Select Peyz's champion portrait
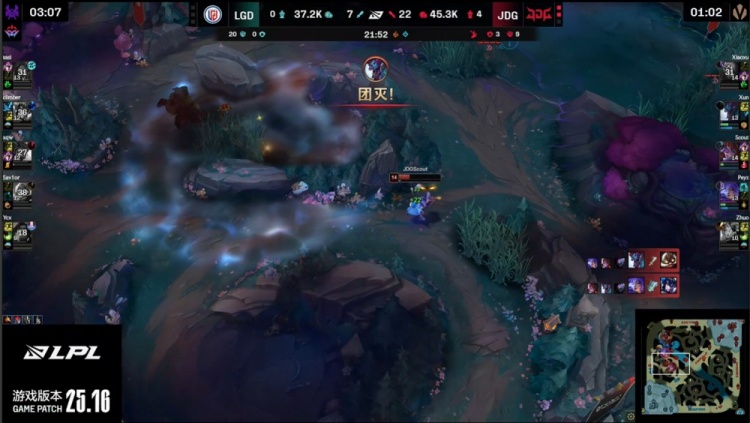750x423 pixels. [x=730, y=192]
